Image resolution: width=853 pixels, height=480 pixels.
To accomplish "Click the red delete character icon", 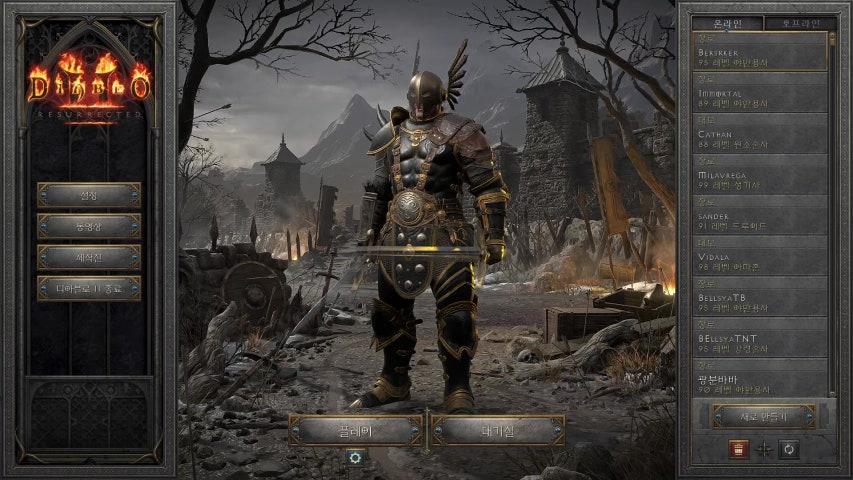I will pos(737,449).
